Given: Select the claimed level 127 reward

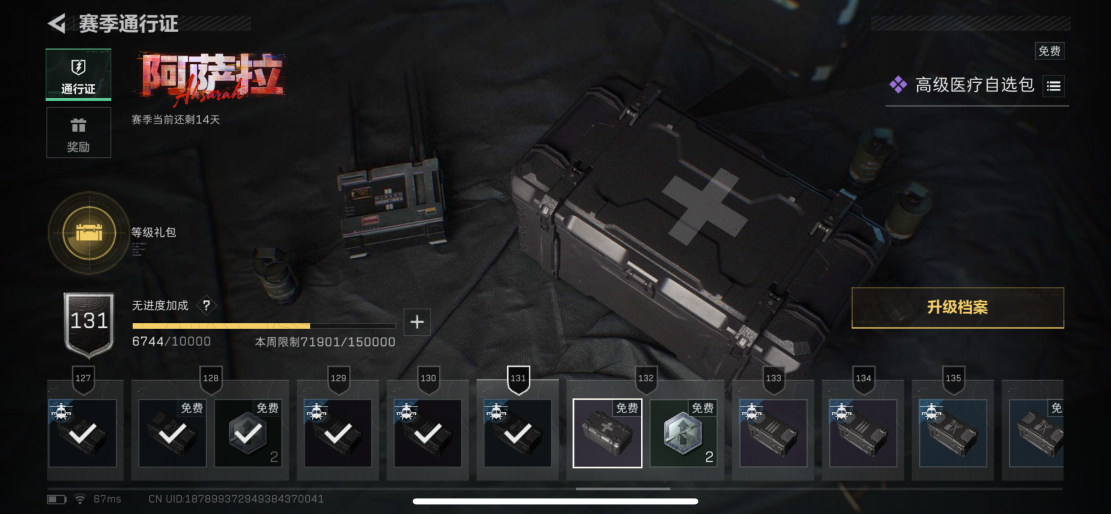Looking at the screenshot, I should [x=83, y=433].
